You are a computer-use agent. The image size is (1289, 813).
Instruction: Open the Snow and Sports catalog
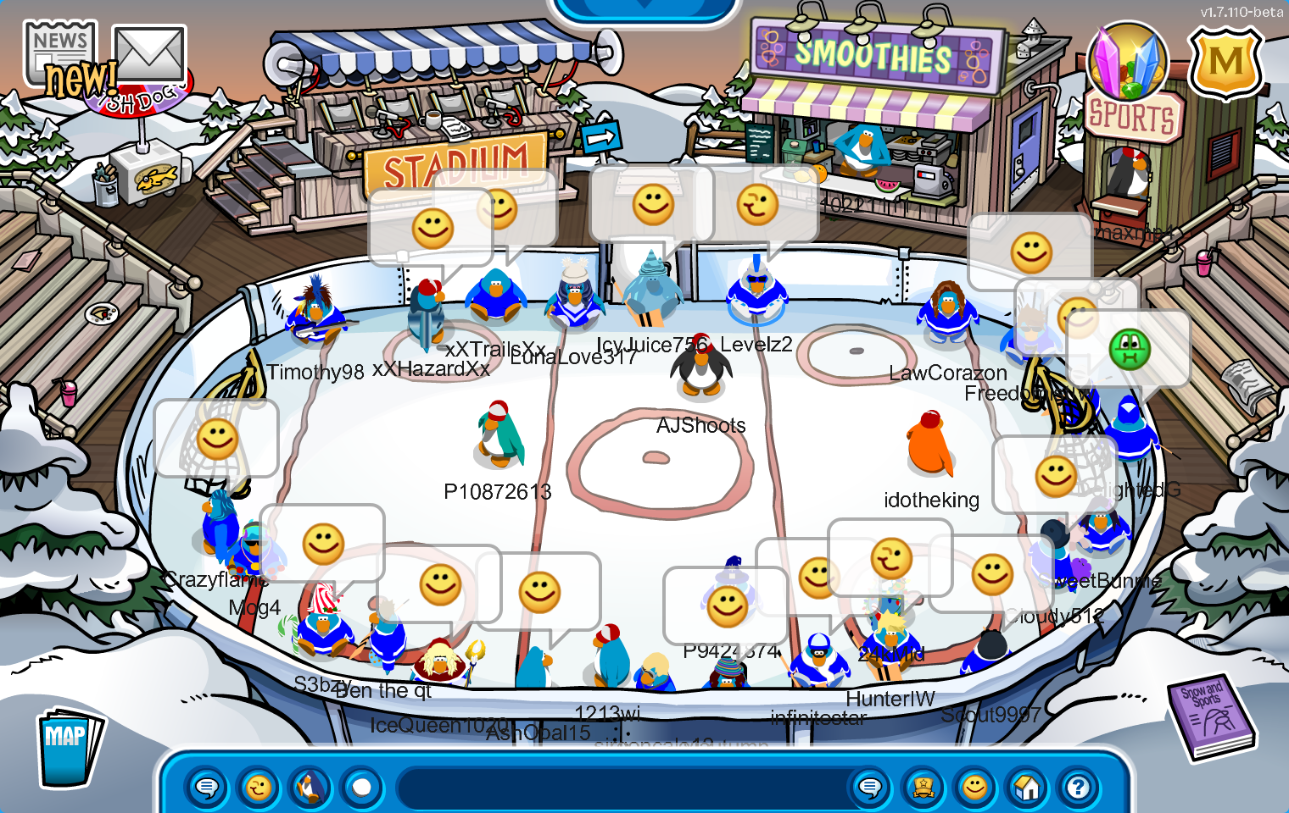pyautogui.click(x=1209, y=716)
